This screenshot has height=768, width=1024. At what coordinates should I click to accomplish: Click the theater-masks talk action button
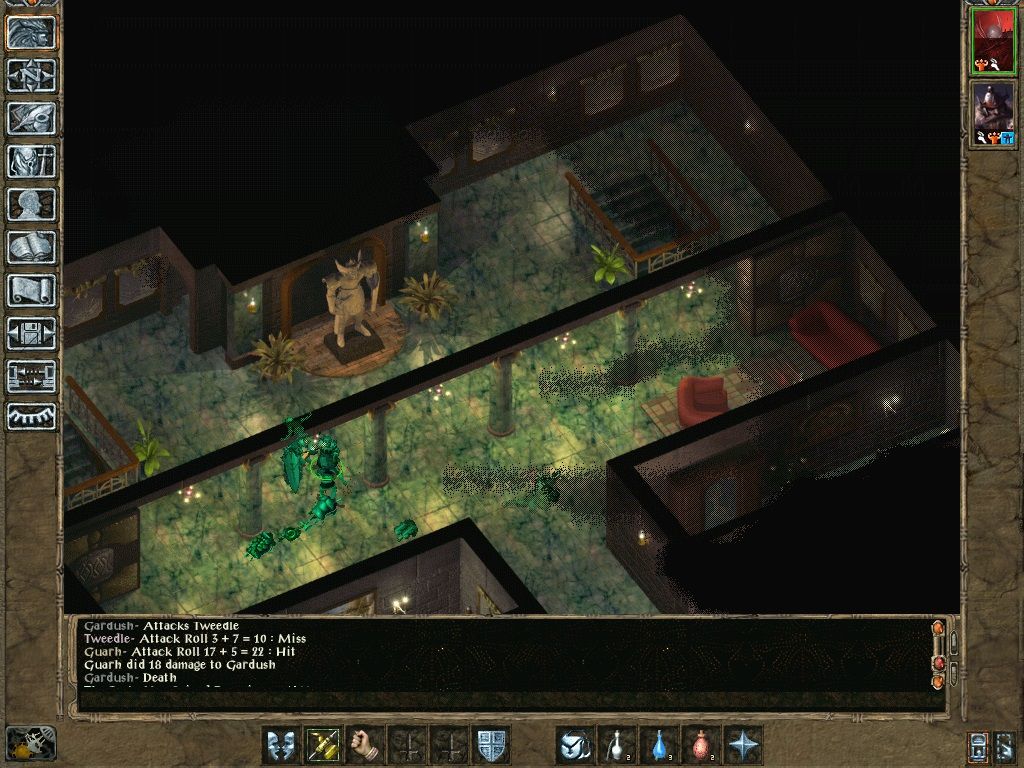click(x=281, y=745)
